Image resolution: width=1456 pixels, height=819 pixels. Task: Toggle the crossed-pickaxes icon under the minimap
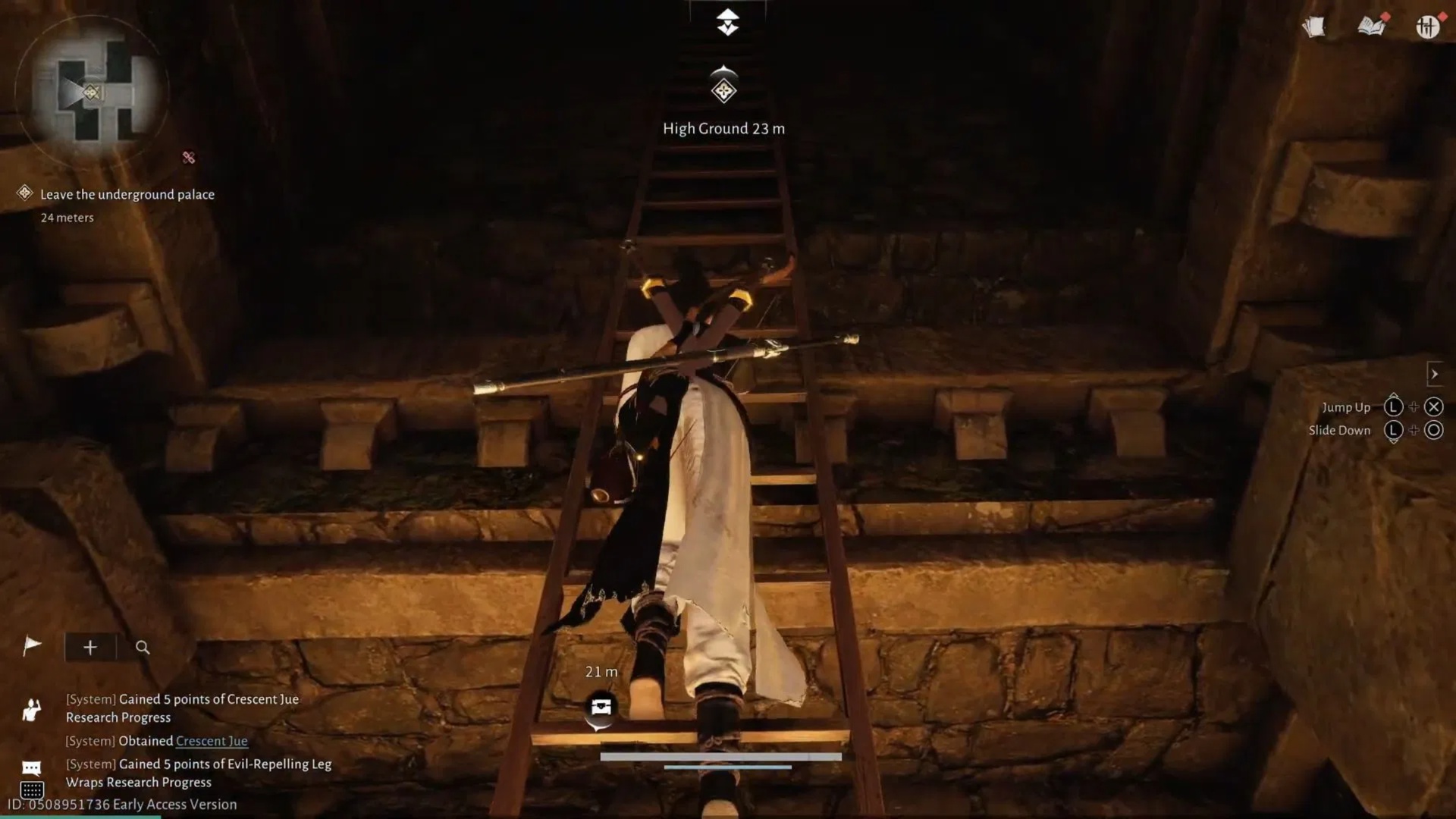tap(187, 158)
